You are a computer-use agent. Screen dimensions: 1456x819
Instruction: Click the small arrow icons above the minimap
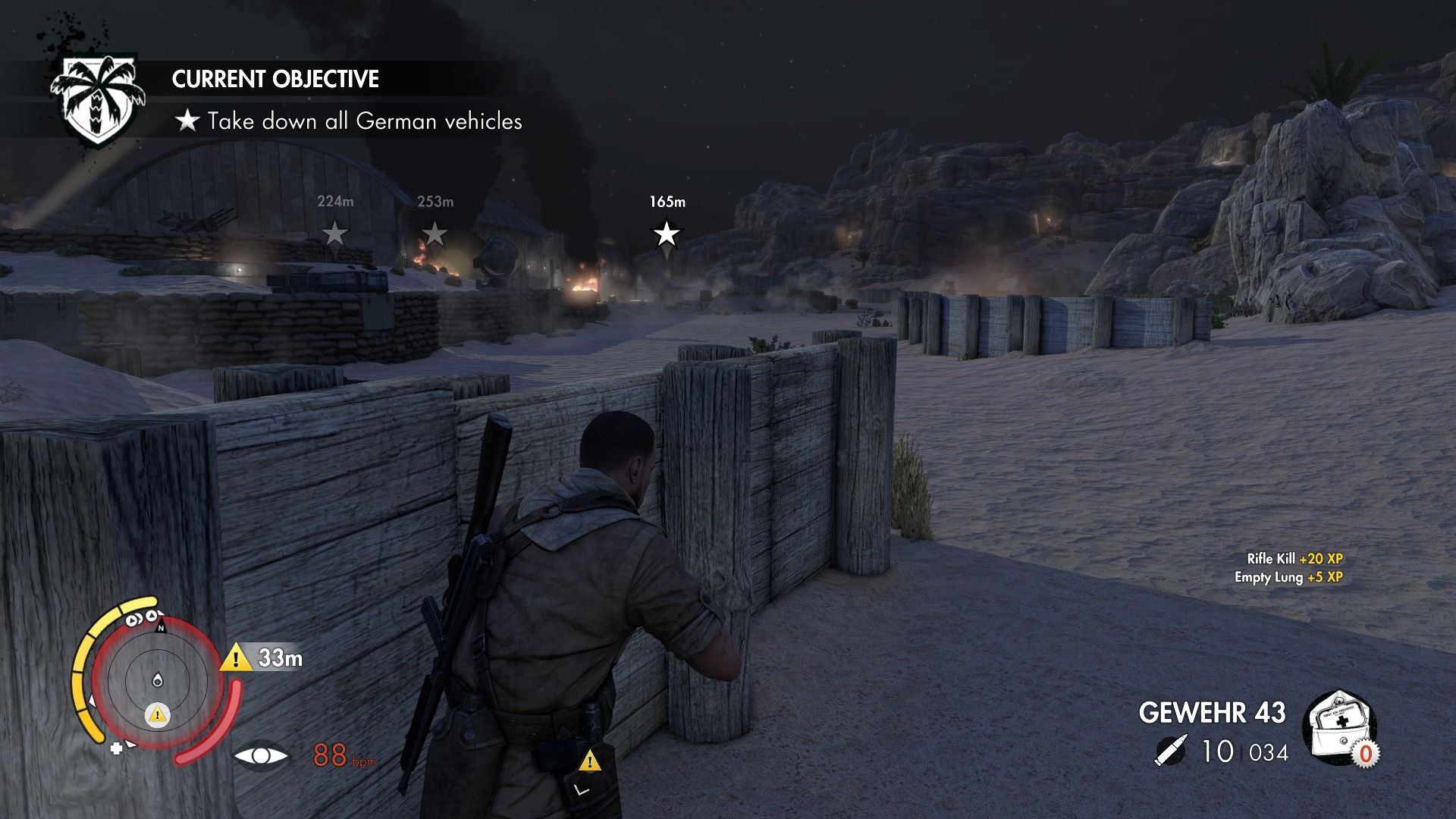click(x=141, y=618)
